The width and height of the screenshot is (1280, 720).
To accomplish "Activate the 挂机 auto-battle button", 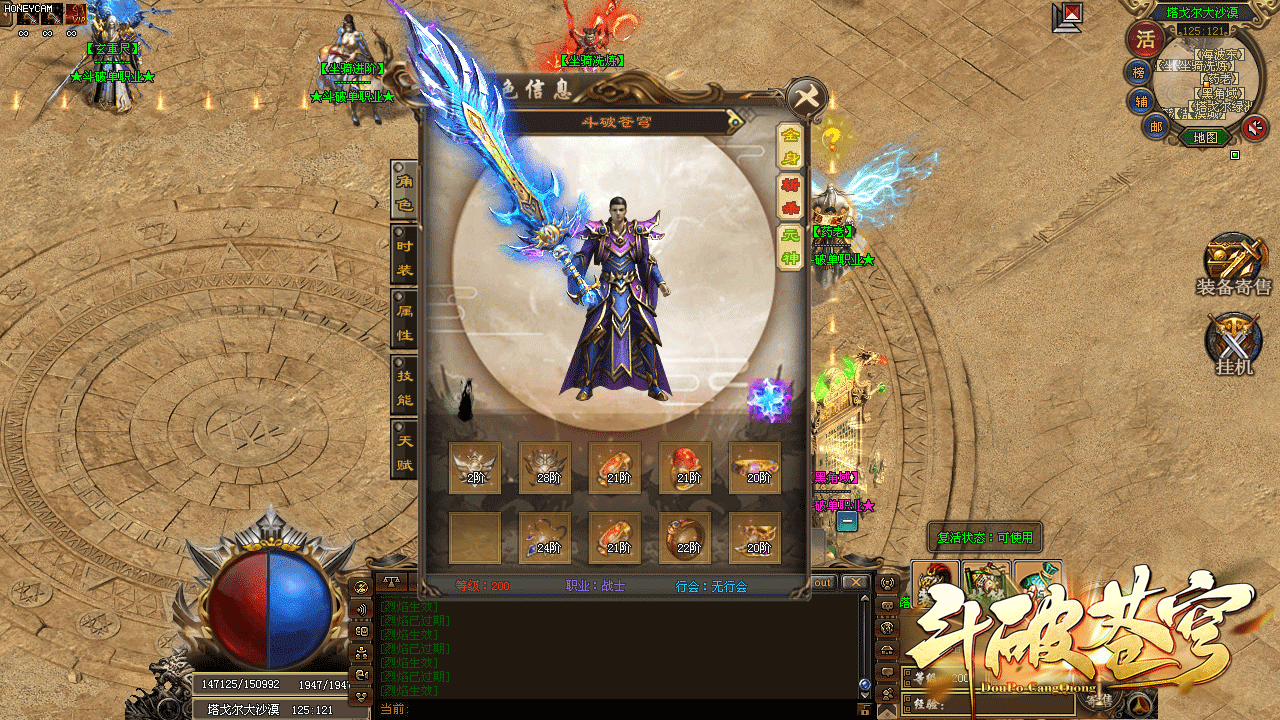I will pyautogui.click(x=1233, y=345).
